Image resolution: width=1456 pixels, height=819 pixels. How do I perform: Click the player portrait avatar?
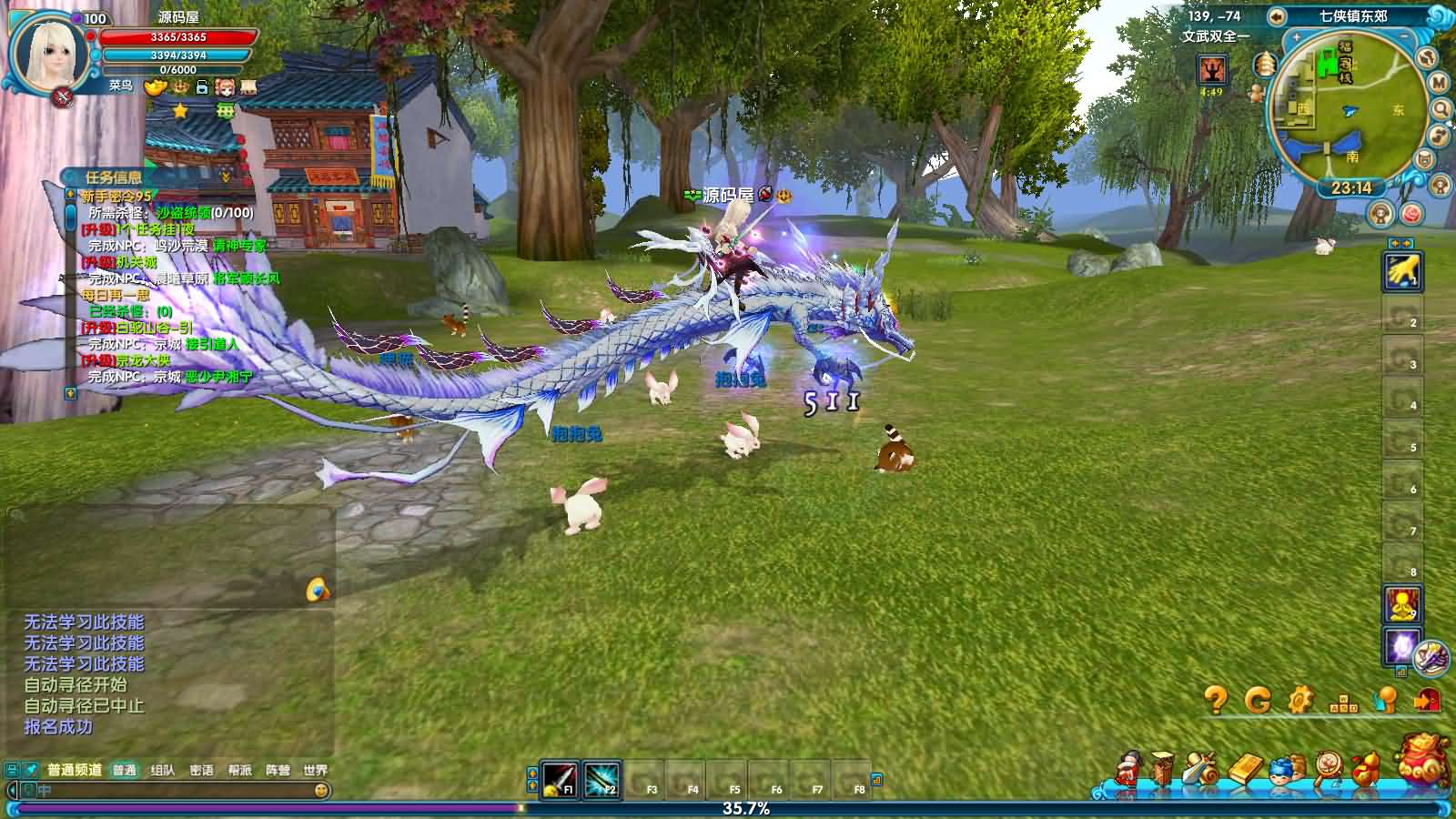point(49,51)
